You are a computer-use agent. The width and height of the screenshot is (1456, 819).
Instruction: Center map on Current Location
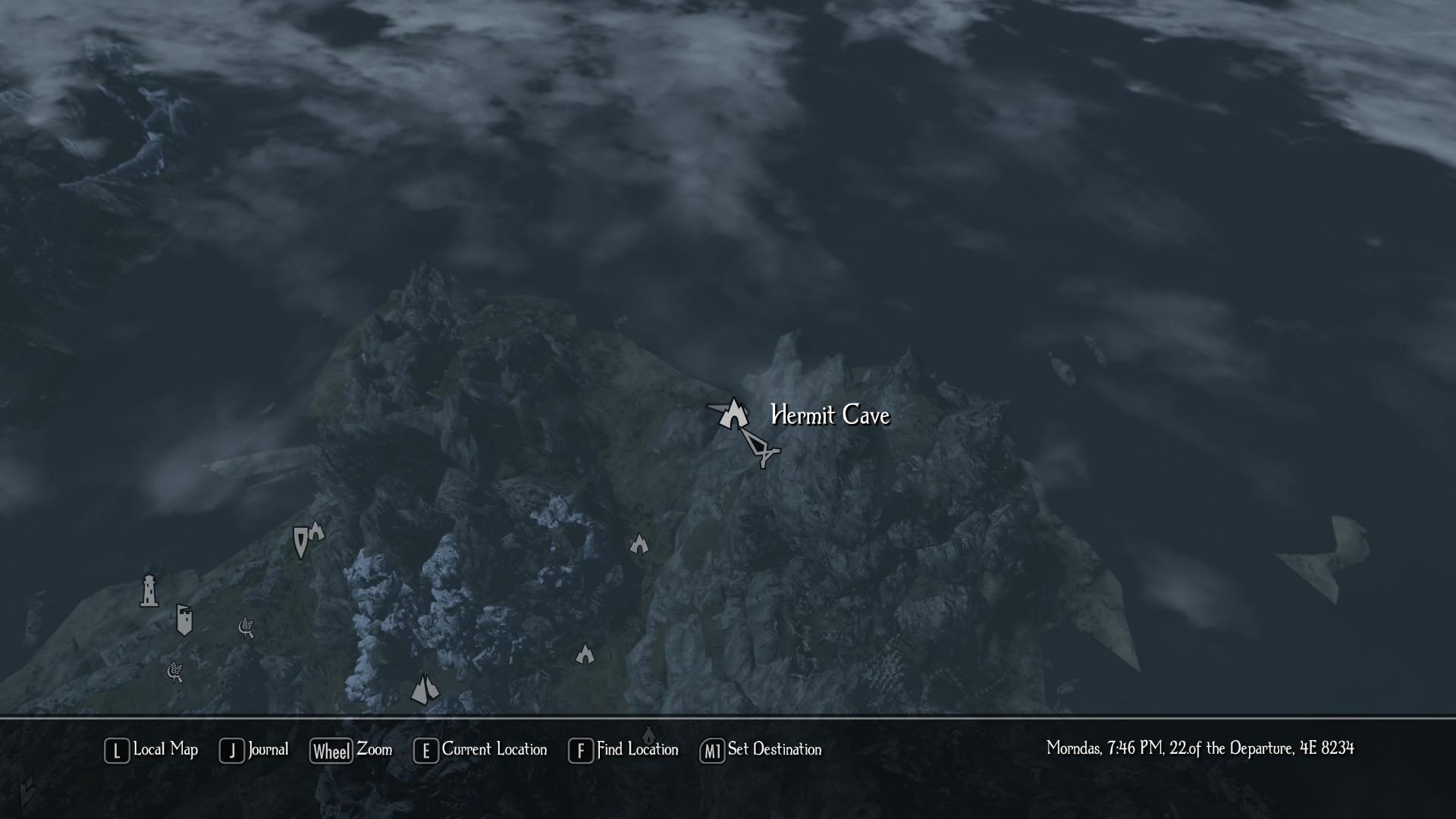481,750
